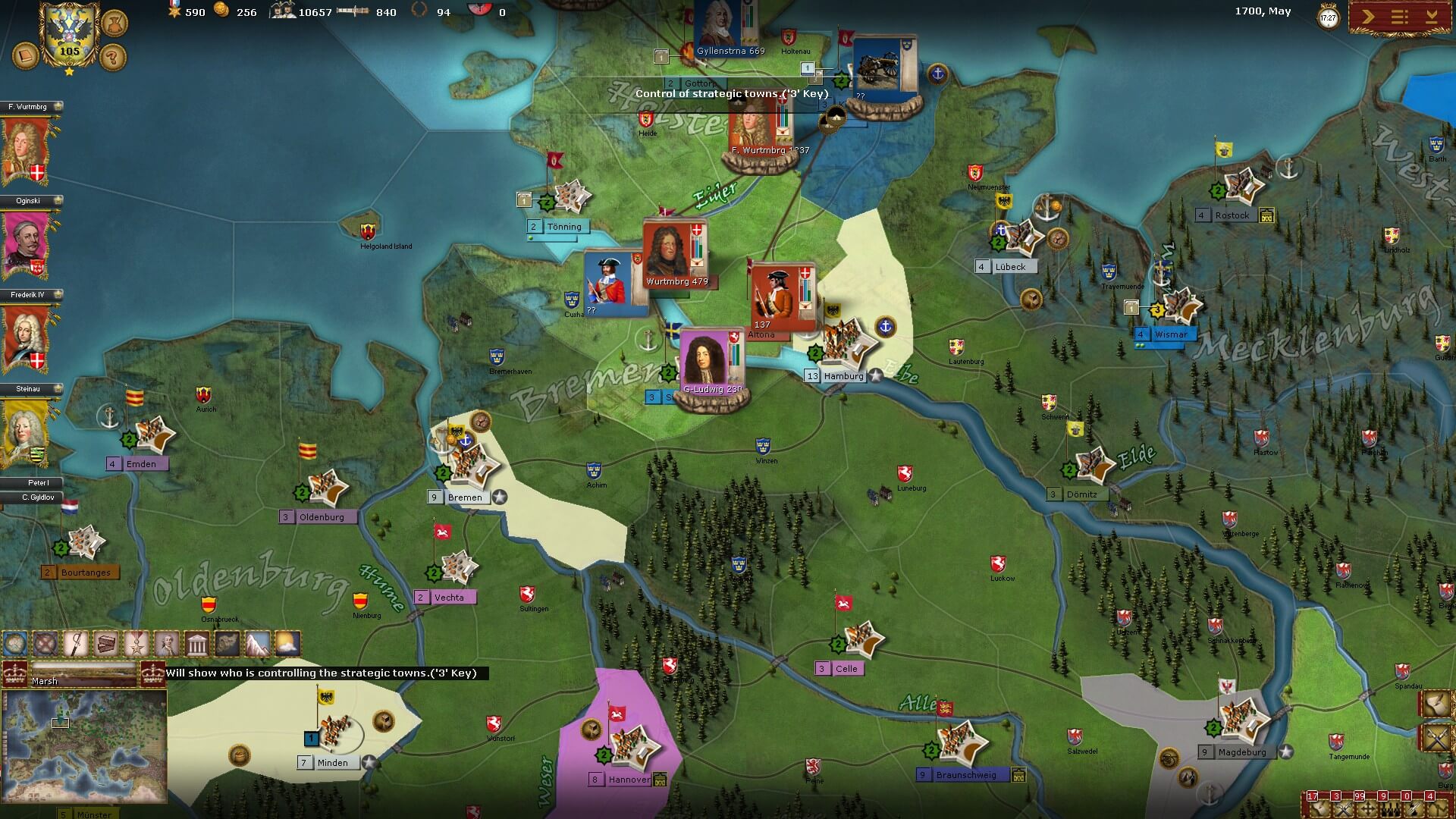Image resolution: width=1456 pixels, height=819 pixels.
Task: Open the list menu button in red panel
Action: 1399,17
